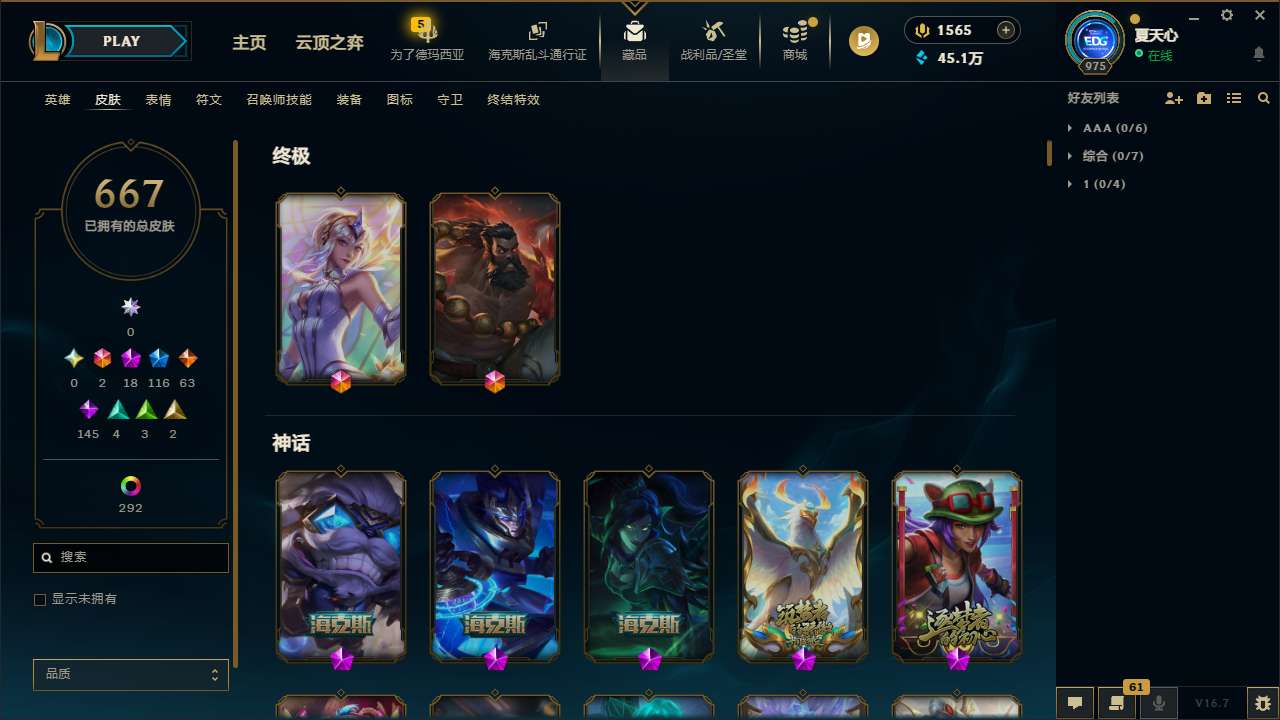Click the add friend icon
The width and height of the screenshot is (1280, 720).
point(1174,98)
